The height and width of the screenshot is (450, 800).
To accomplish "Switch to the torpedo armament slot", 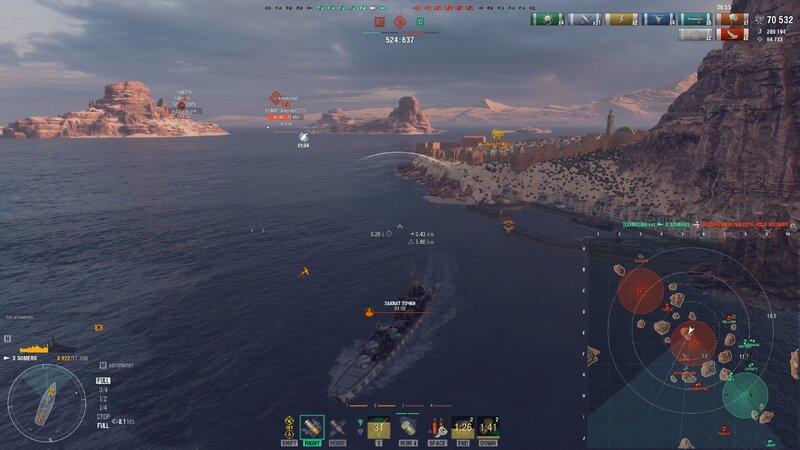I will [337, 427].
